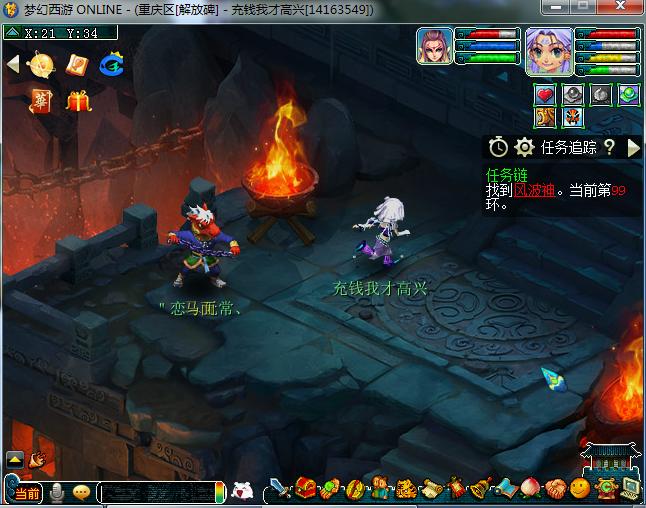Open the golden globe activity icon

tap(42, 65)
